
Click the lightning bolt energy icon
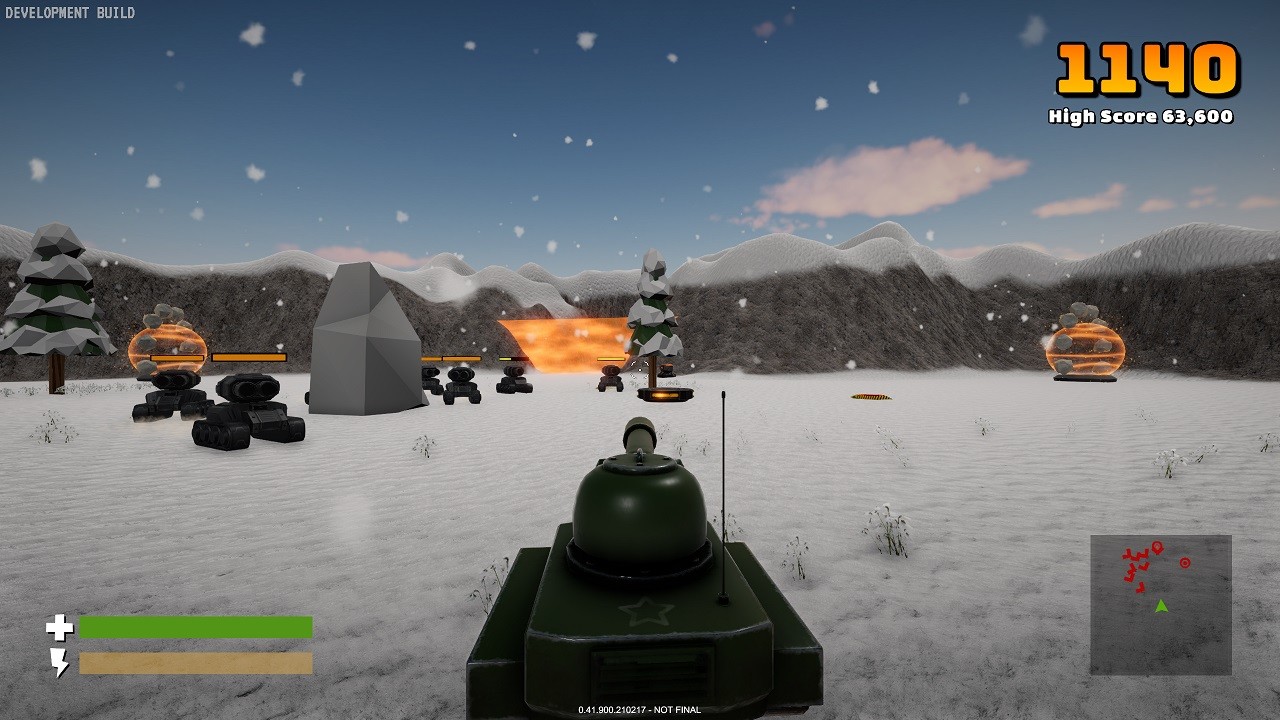point(61,661)
